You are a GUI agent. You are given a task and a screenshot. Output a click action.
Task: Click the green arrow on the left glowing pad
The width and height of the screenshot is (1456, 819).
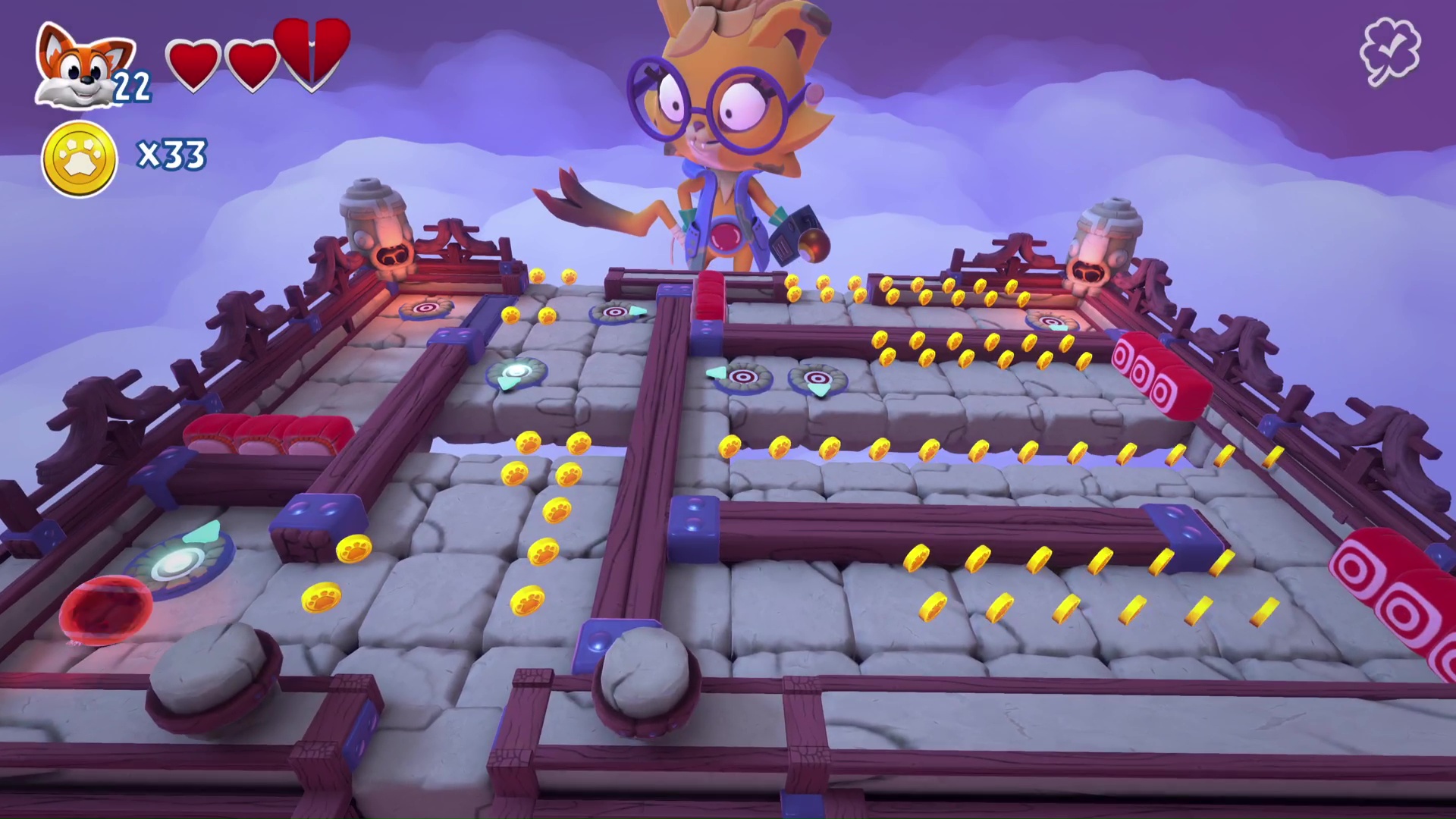coord(201,533)
